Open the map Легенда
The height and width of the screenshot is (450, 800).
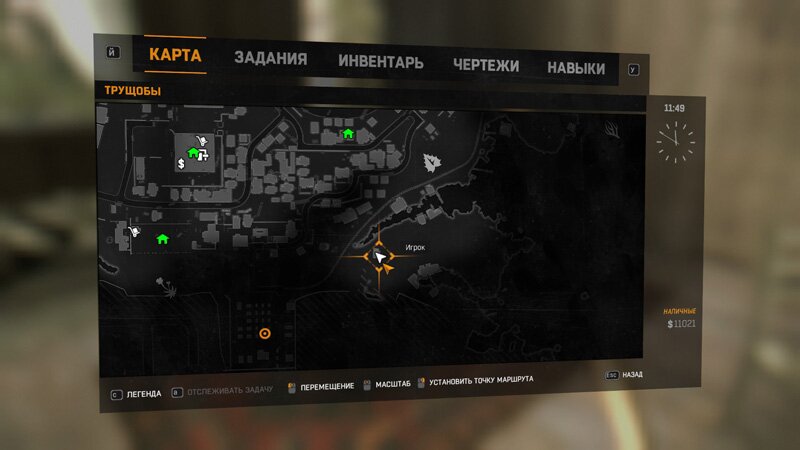pyautogui.click(x=144, y=394)
